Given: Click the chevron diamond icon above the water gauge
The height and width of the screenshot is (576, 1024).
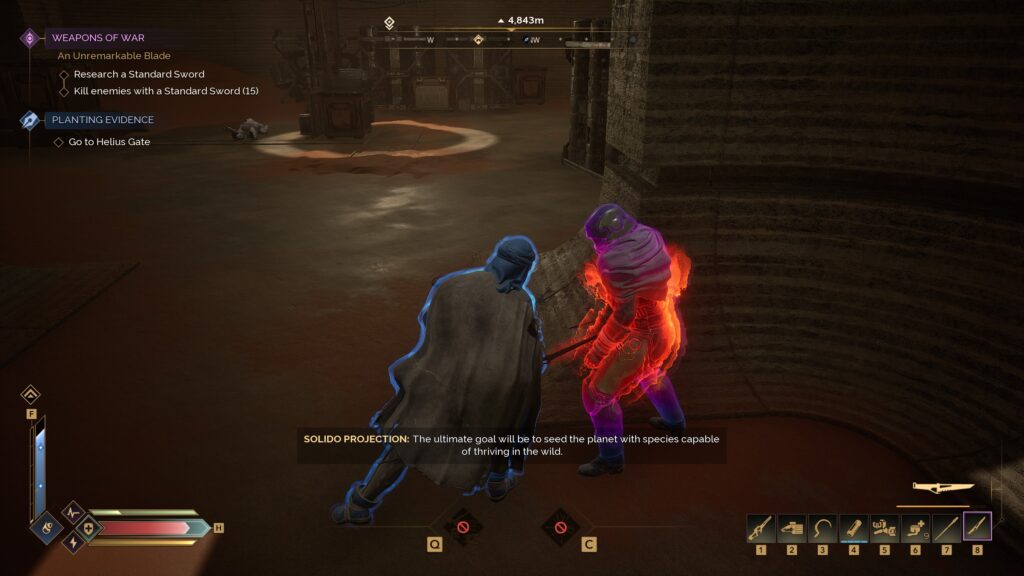Looking at the screenshot, I should pyautogui.click(x=30, y=395).
